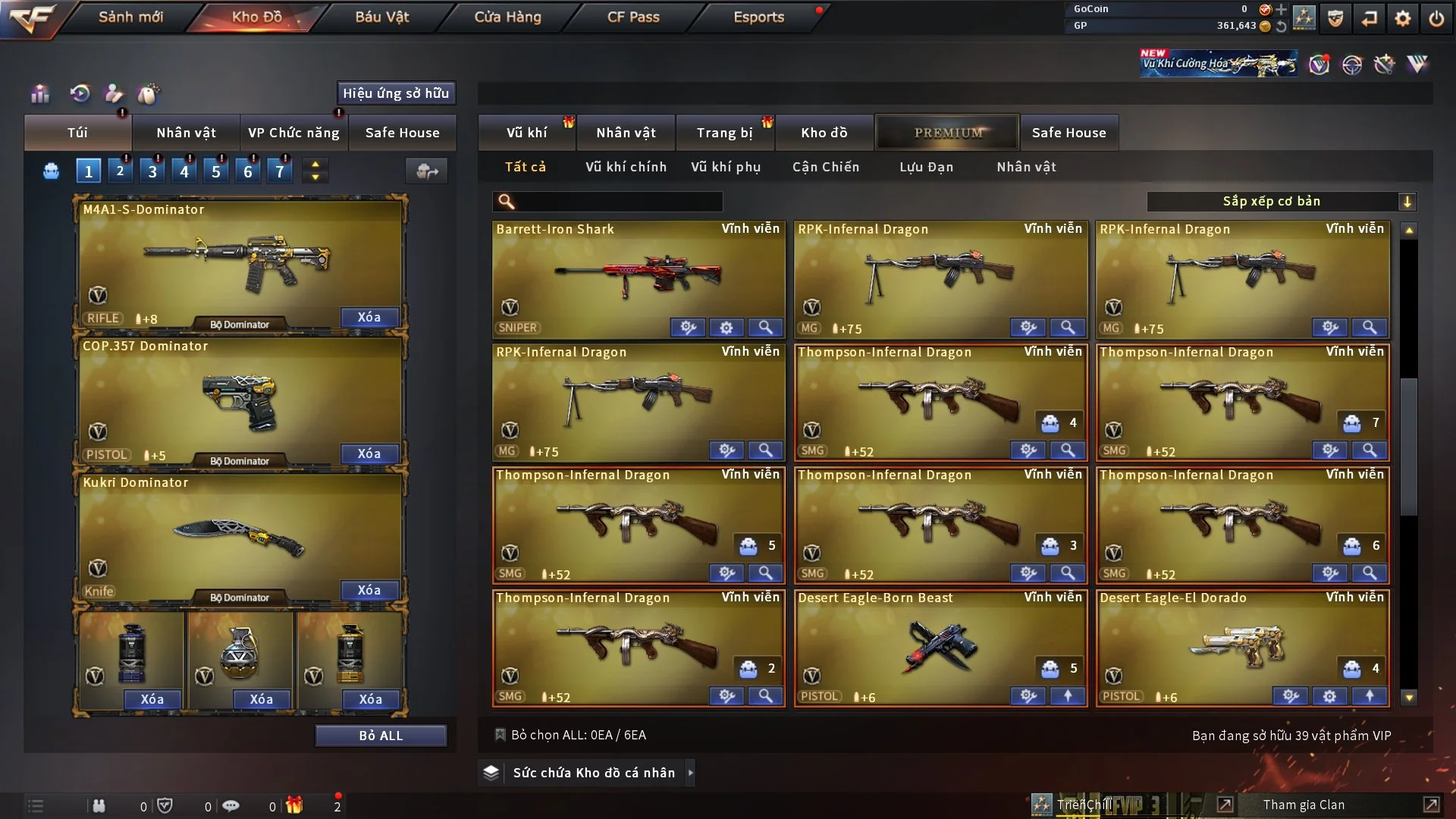
Task: Click the purchase history icon beside statistics
Action: click(80, 93)
